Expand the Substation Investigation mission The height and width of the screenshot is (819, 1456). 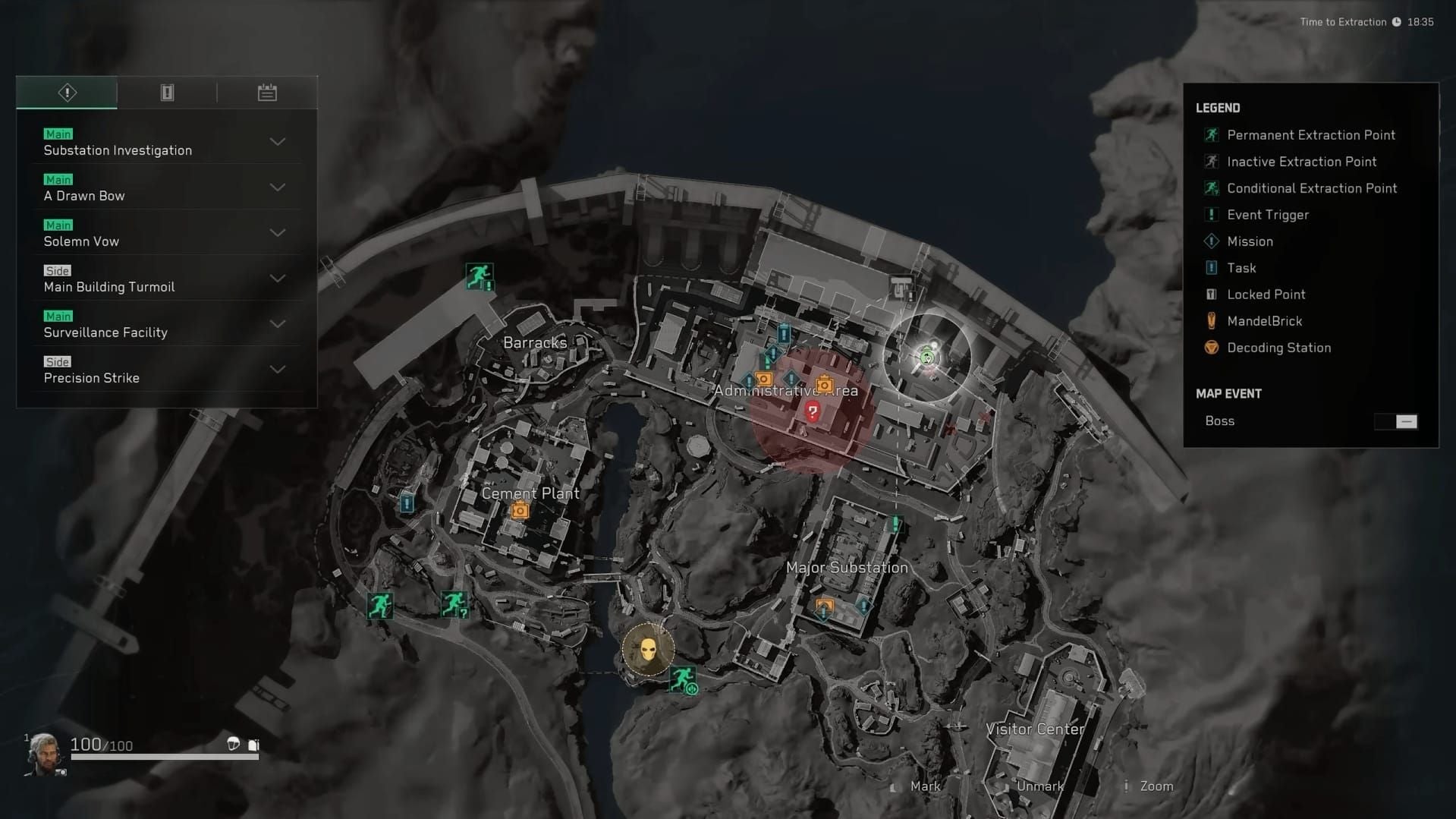(x=278, y=142)
